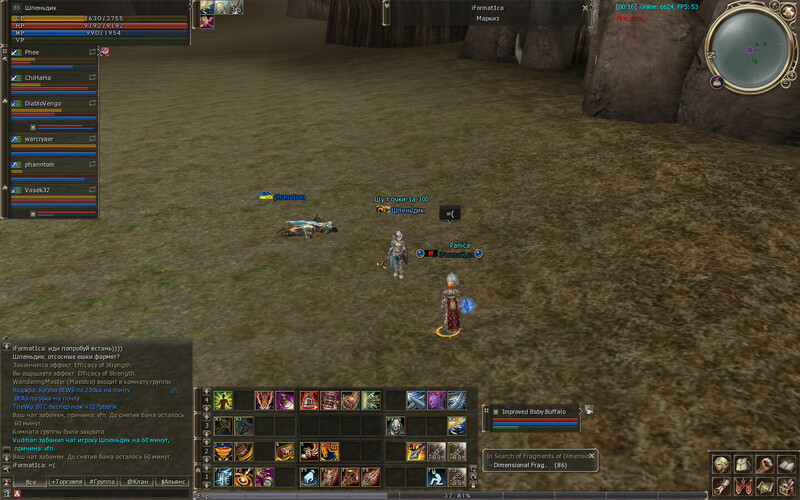Image resolution: width=800 pixels, height=500 pixels.
Task: Target party member DiabloVengo
Action: click(45, 103)
